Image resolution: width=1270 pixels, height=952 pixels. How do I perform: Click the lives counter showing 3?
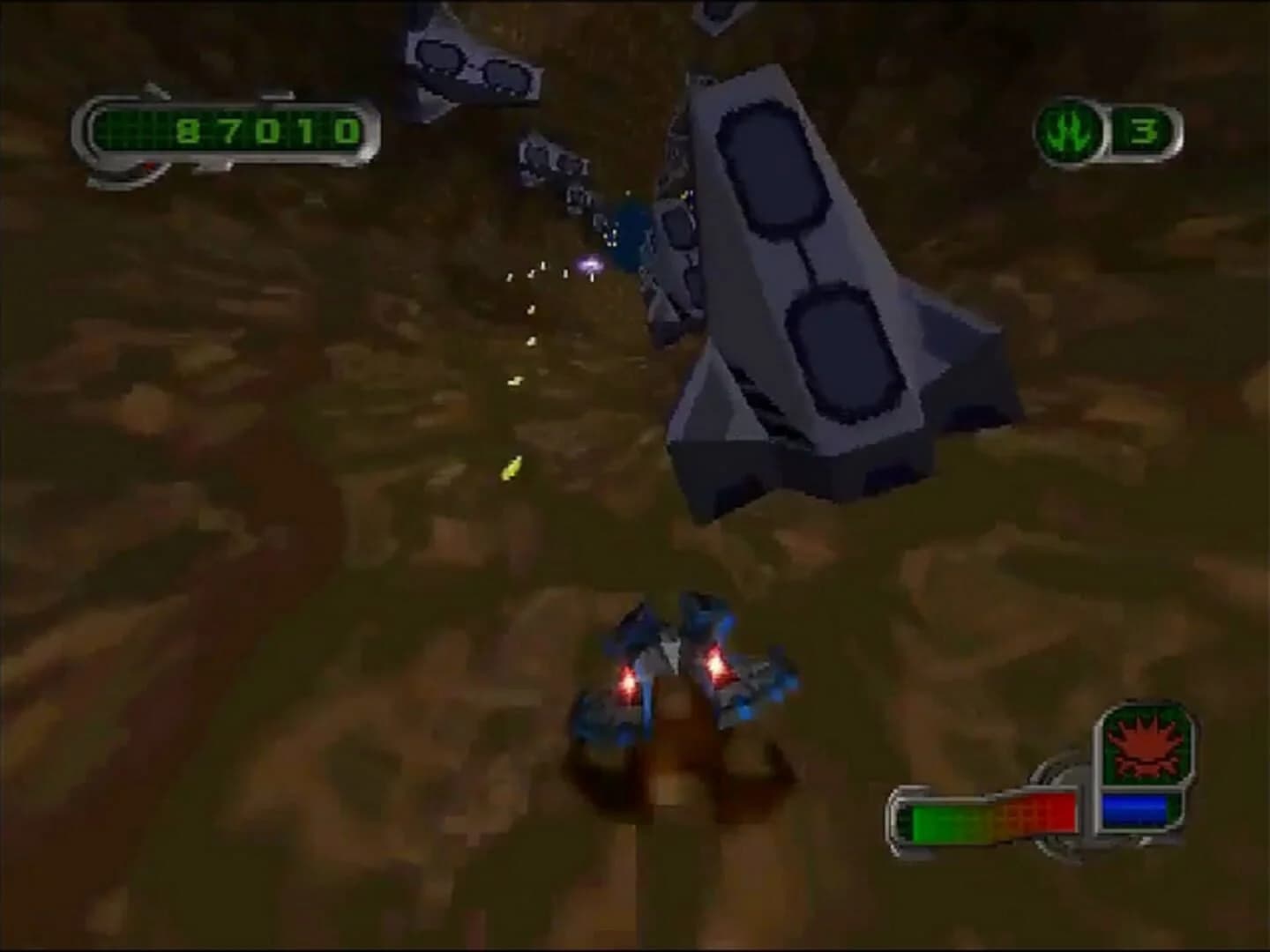[x=1144, y=132]
